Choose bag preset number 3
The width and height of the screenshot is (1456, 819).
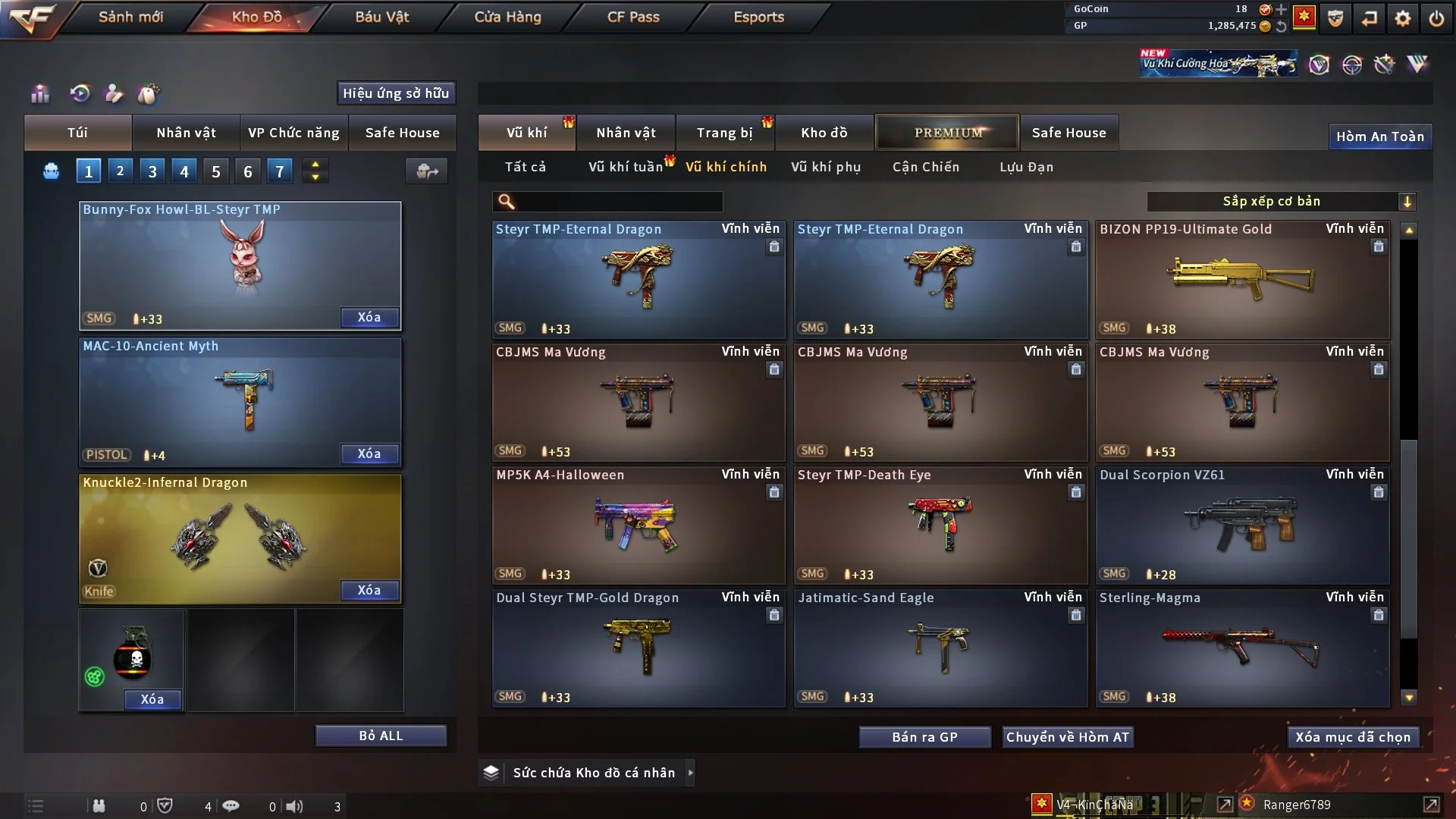pyautogui.click(x=152, y=171)
